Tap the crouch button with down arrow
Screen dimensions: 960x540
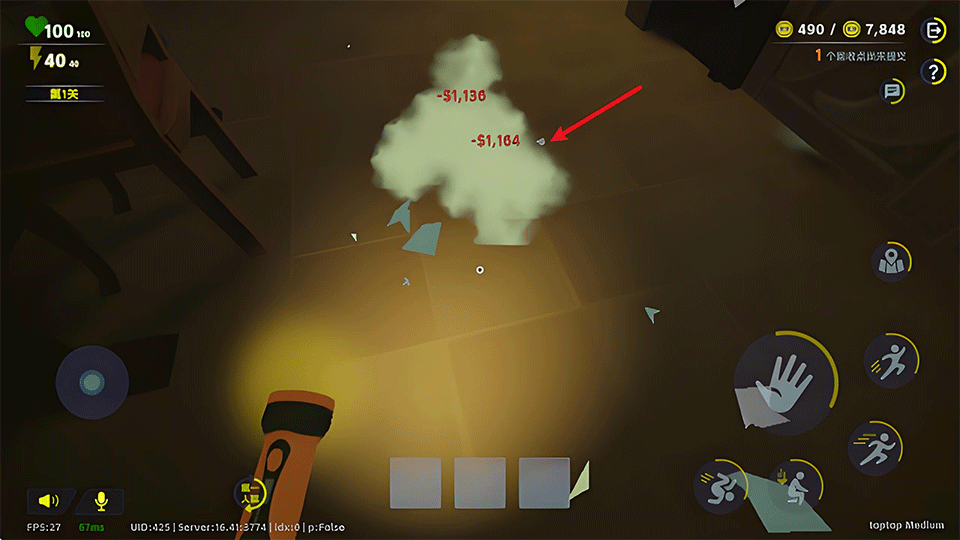[796, 487]
